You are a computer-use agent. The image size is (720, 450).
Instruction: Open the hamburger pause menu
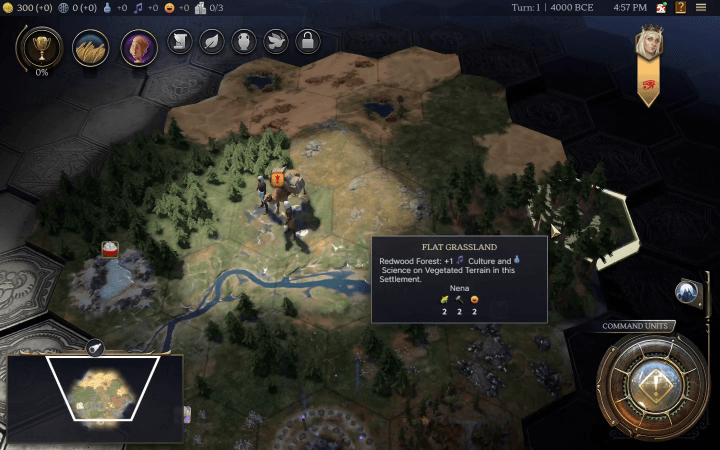pyautogui.click(x=703, y=7)
